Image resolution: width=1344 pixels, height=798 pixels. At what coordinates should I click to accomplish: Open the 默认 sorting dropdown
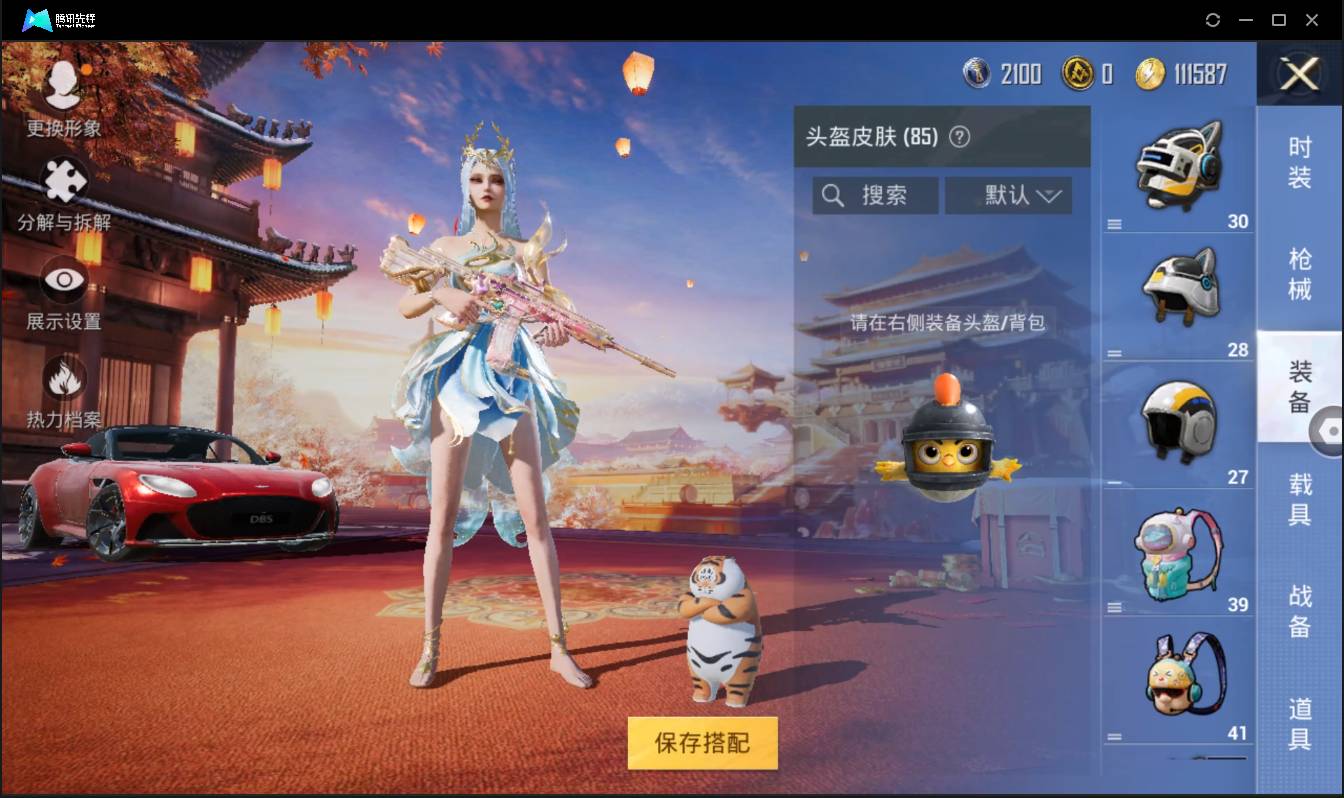pos(1008,195)
